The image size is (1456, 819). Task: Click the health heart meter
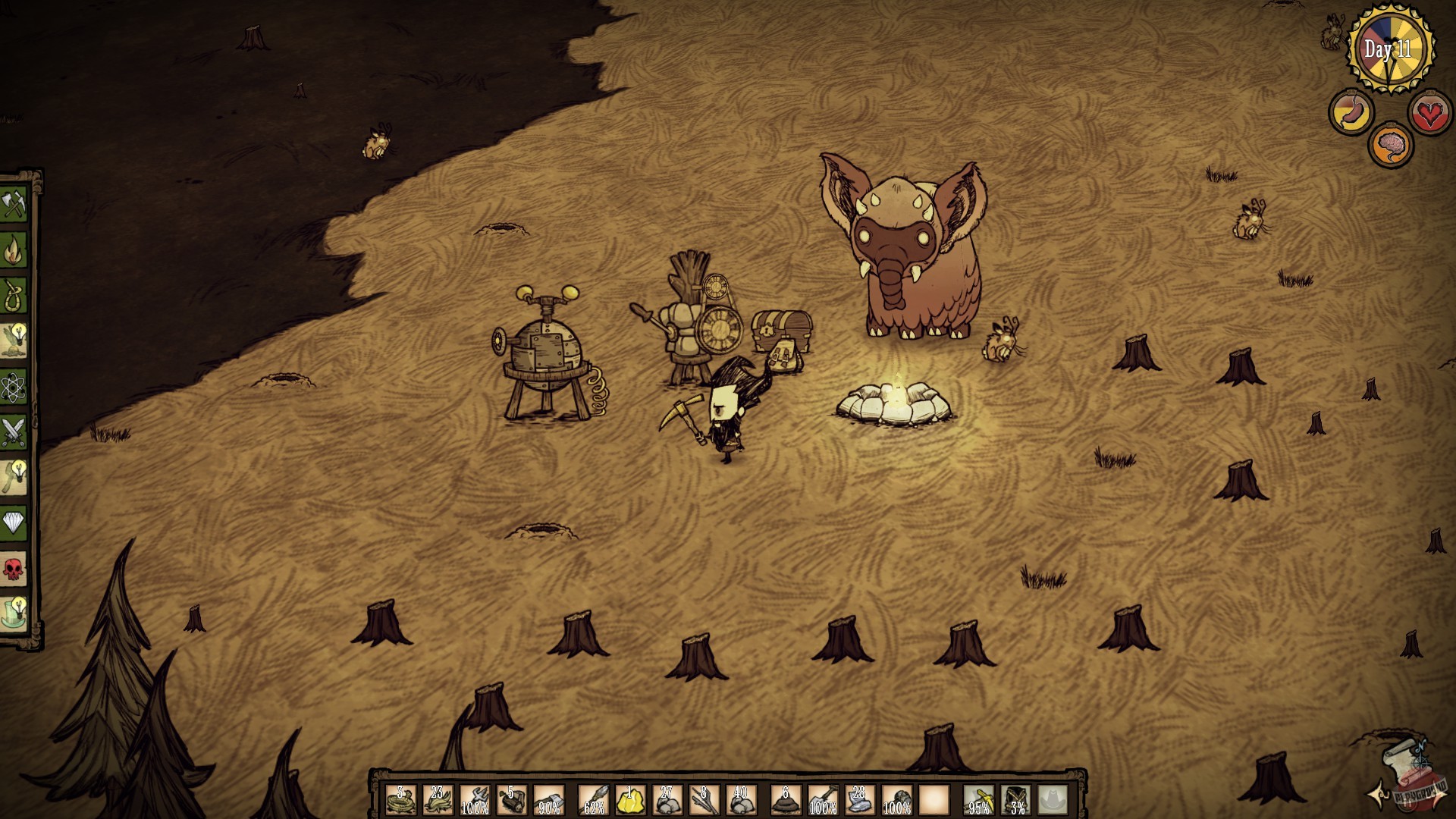tap(1432, 113)
